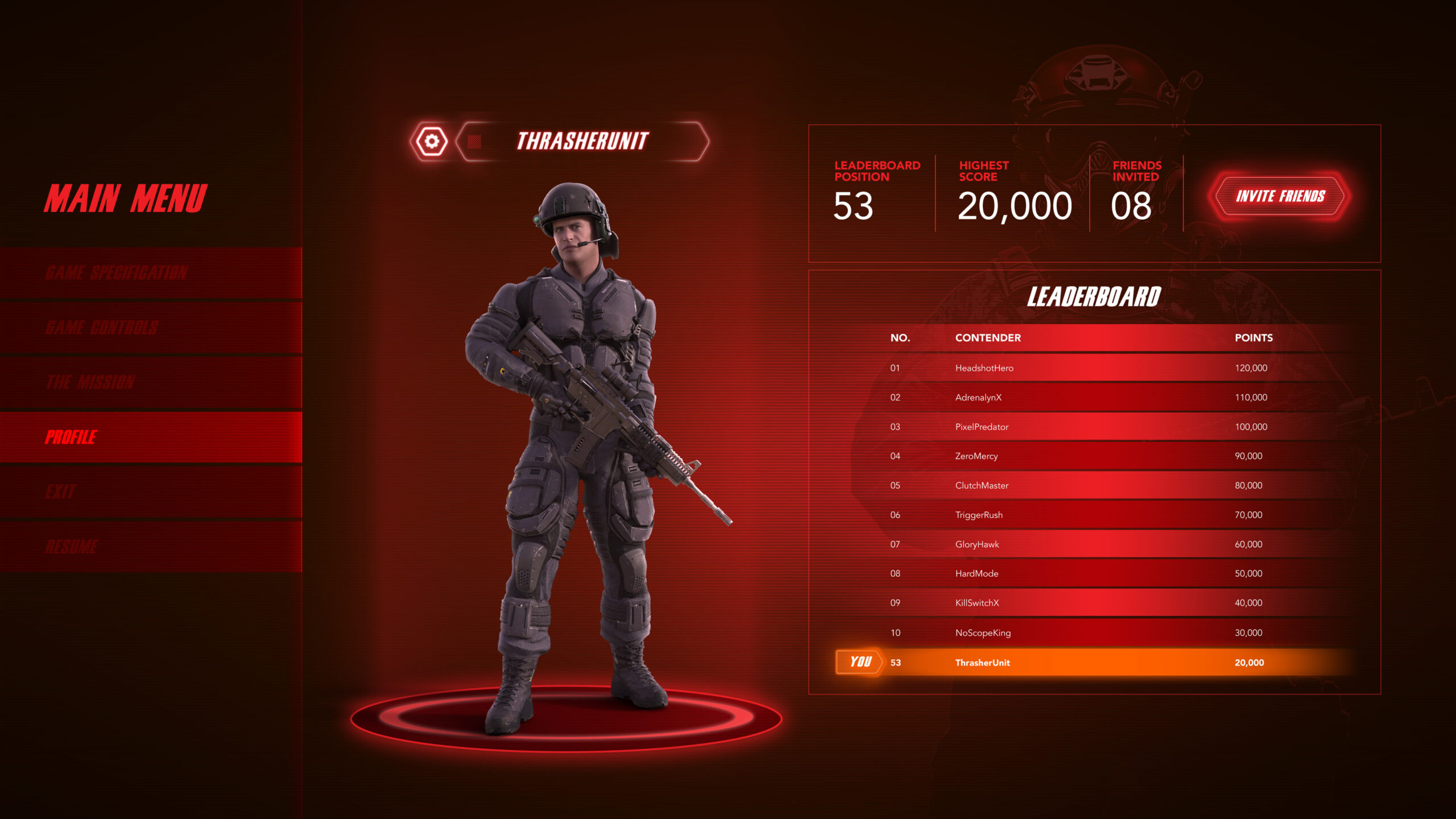Select Game Controls in the main menu
Viewport: 1456px width, 819px height.
coord(151,328)
